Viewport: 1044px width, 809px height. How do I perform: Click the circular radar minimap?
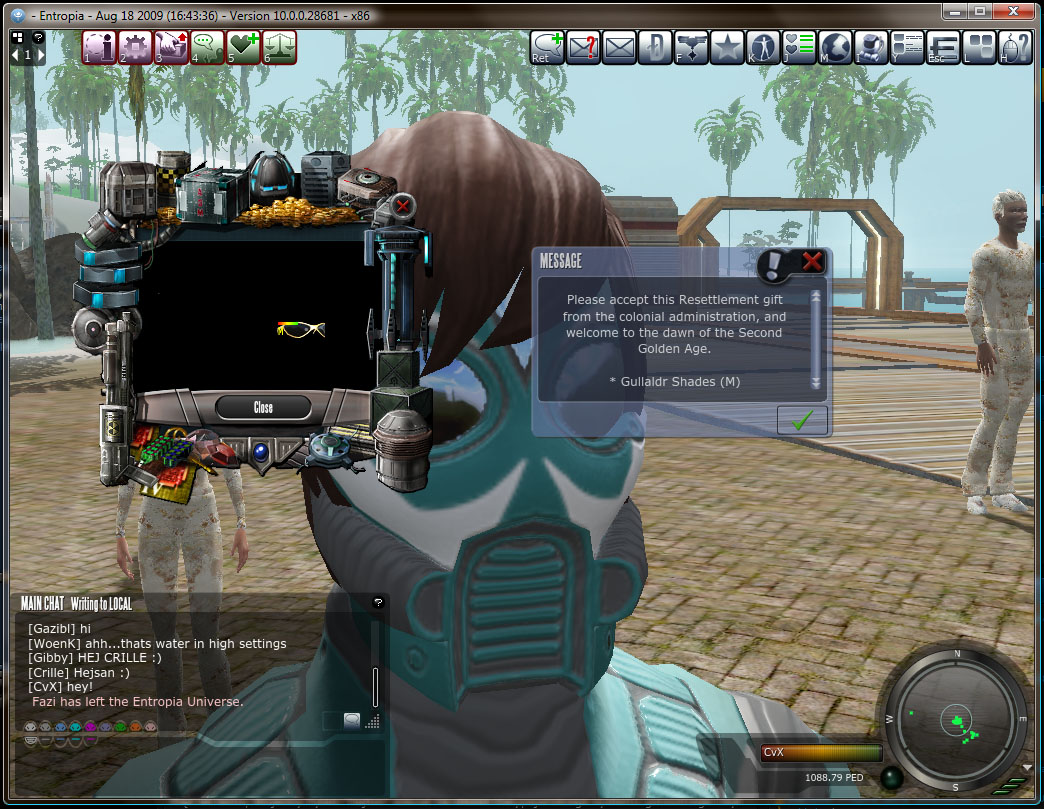(x=957, y=719)
